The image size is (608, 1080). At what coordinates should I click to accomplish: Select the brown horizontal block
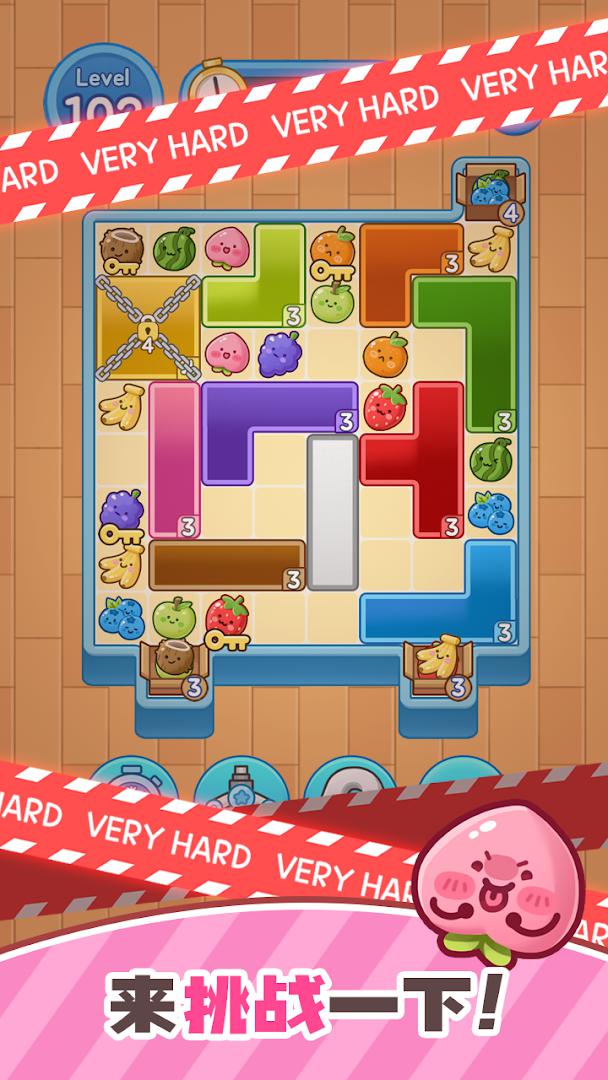pyautogui.click(x=225, y=564)
